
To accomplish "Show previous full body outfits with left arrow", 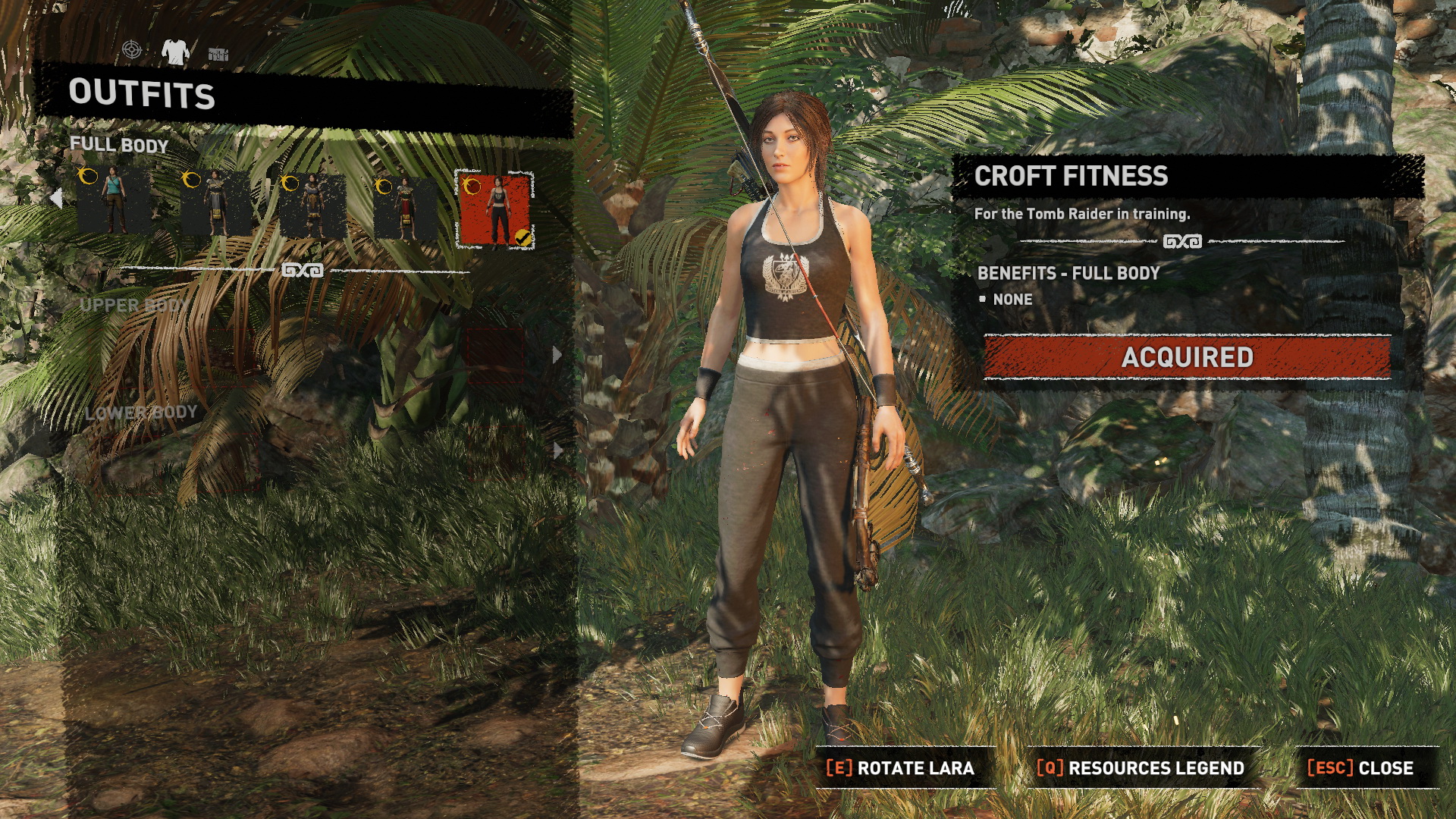I will 56,199.
